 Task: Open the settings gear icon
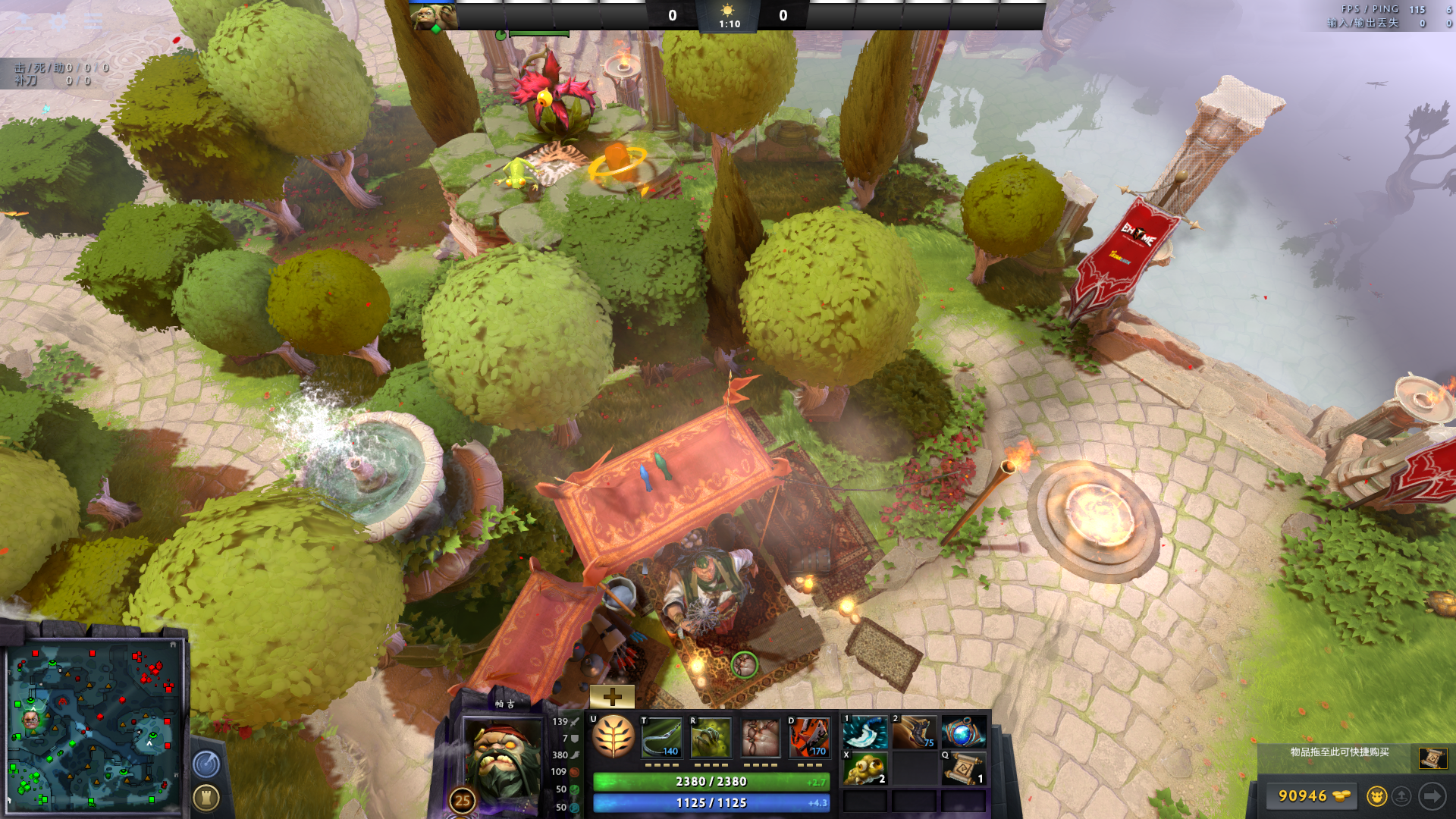(x=58, y=21)
